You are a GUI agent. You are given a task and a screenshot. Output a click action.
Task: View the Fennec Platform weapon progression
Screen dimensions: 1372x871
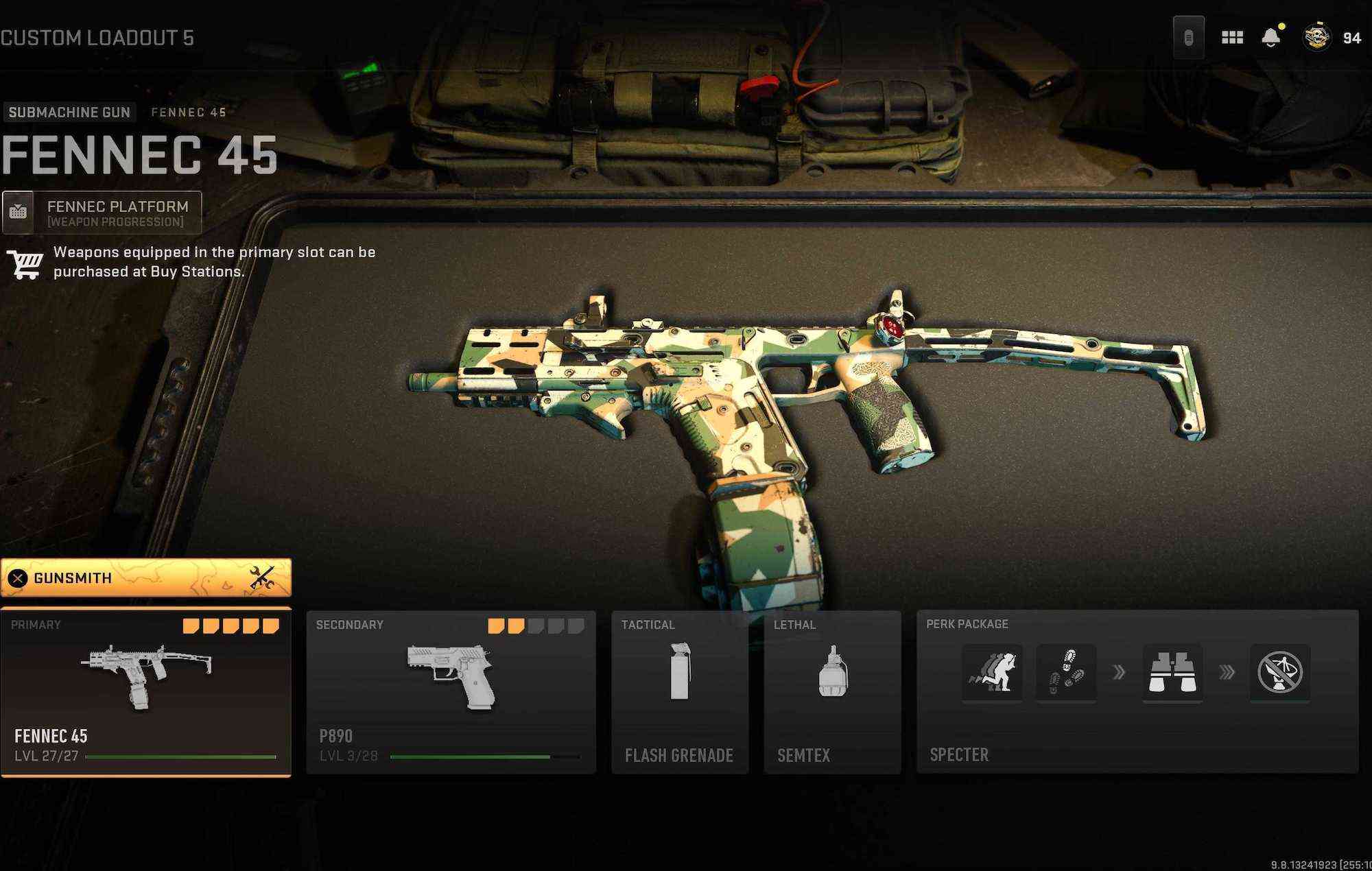tap(102, 213)
